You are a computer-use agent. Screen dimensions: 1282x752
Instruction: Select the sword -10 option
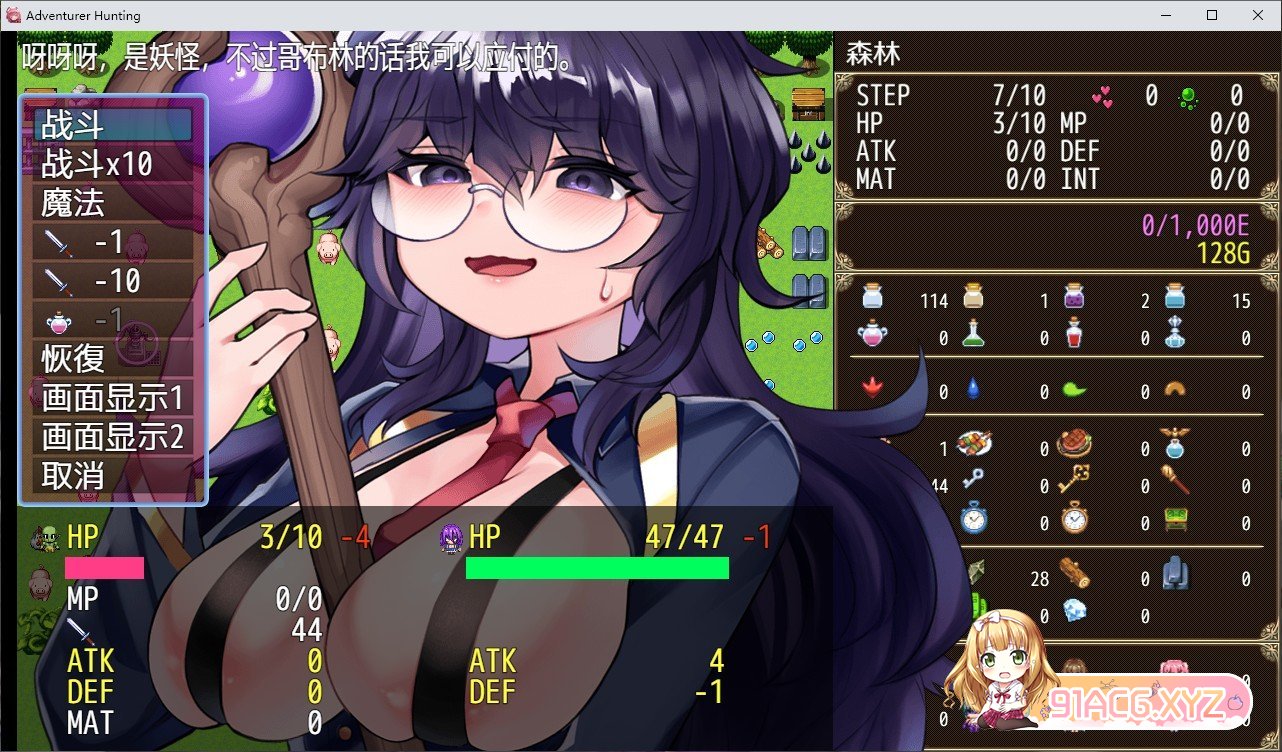coord(112,281)
